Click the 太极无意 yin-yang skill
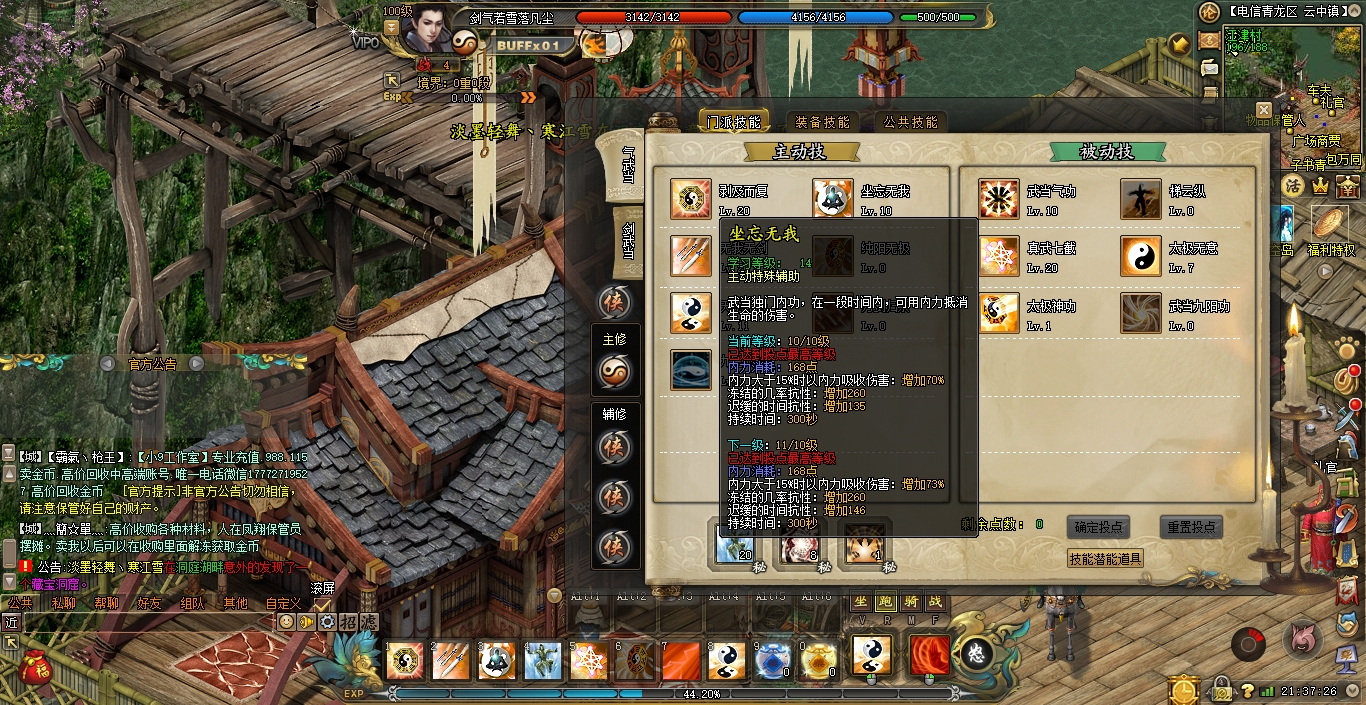 1140,256
